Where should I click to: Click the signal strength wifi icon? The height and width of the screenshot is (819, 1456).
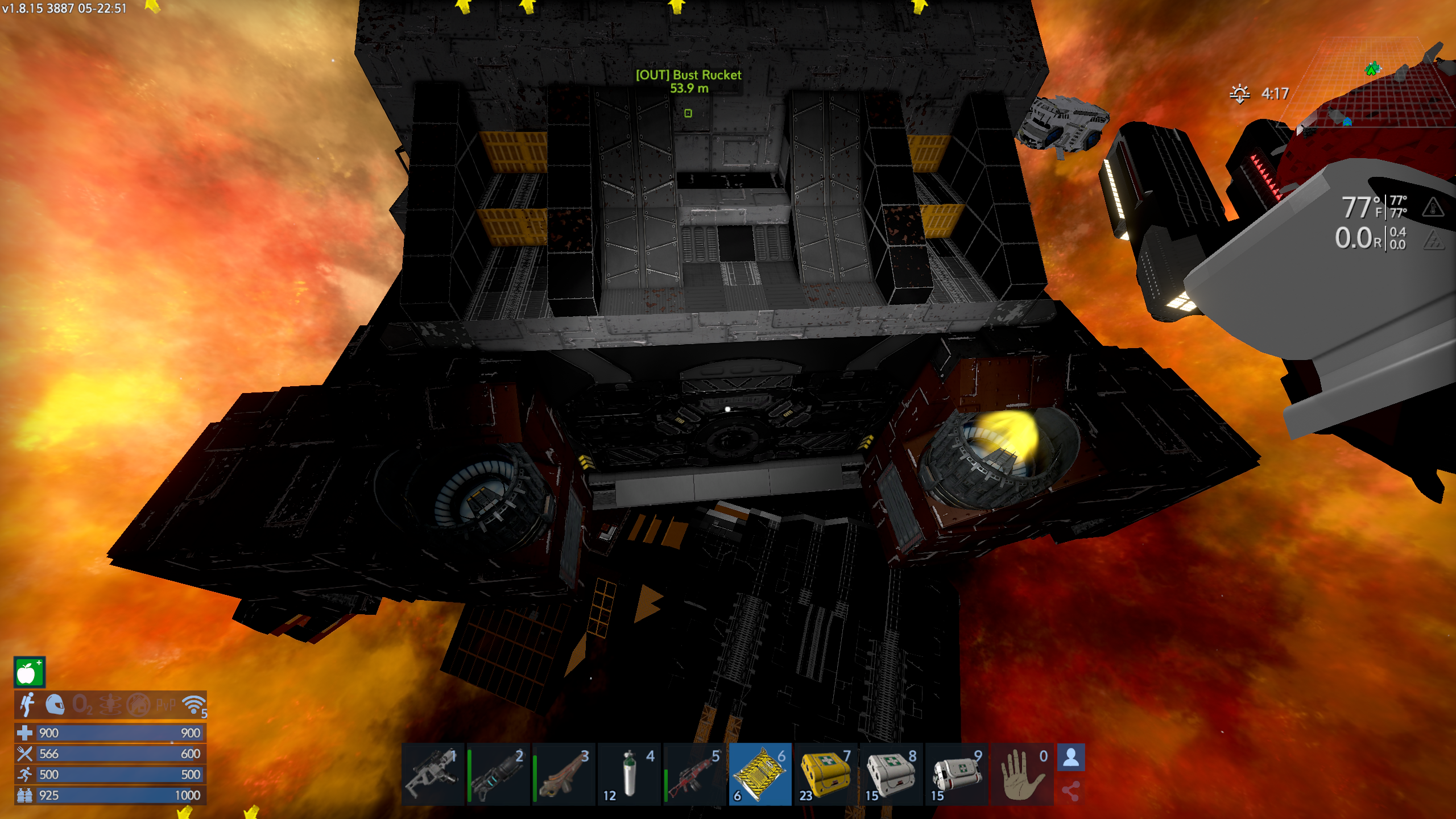tap(194, 705)
